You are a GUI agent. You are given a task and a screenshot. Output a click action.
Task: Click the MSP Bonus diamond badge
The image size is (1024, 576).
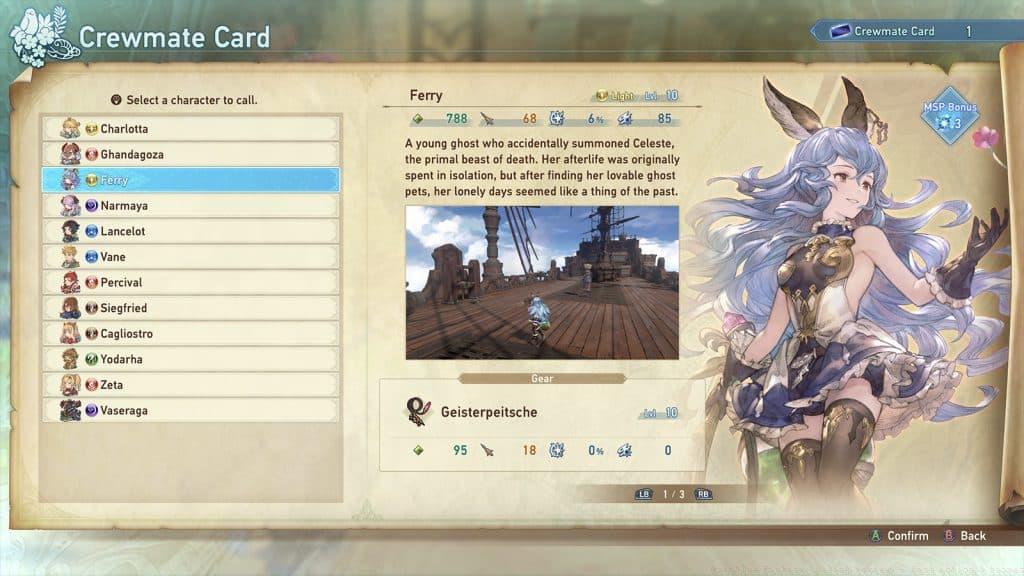tap(949, 115)
